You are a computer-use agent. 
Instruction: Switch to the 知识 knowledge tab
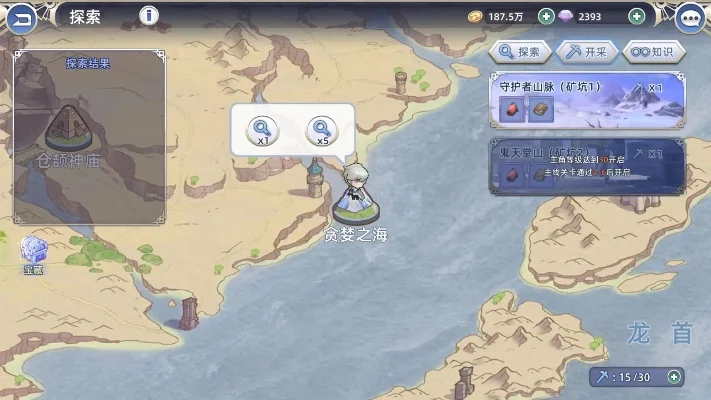653,52
